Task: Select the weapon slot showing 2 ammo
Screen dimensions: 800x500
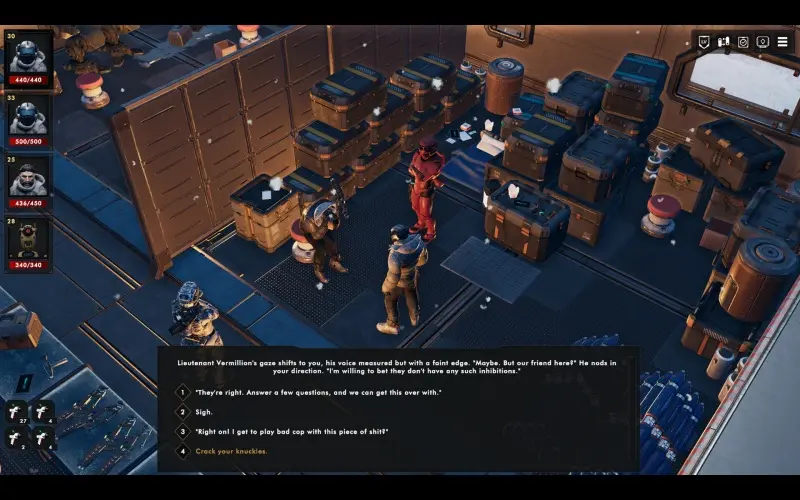Action: (x=17, y=438)
